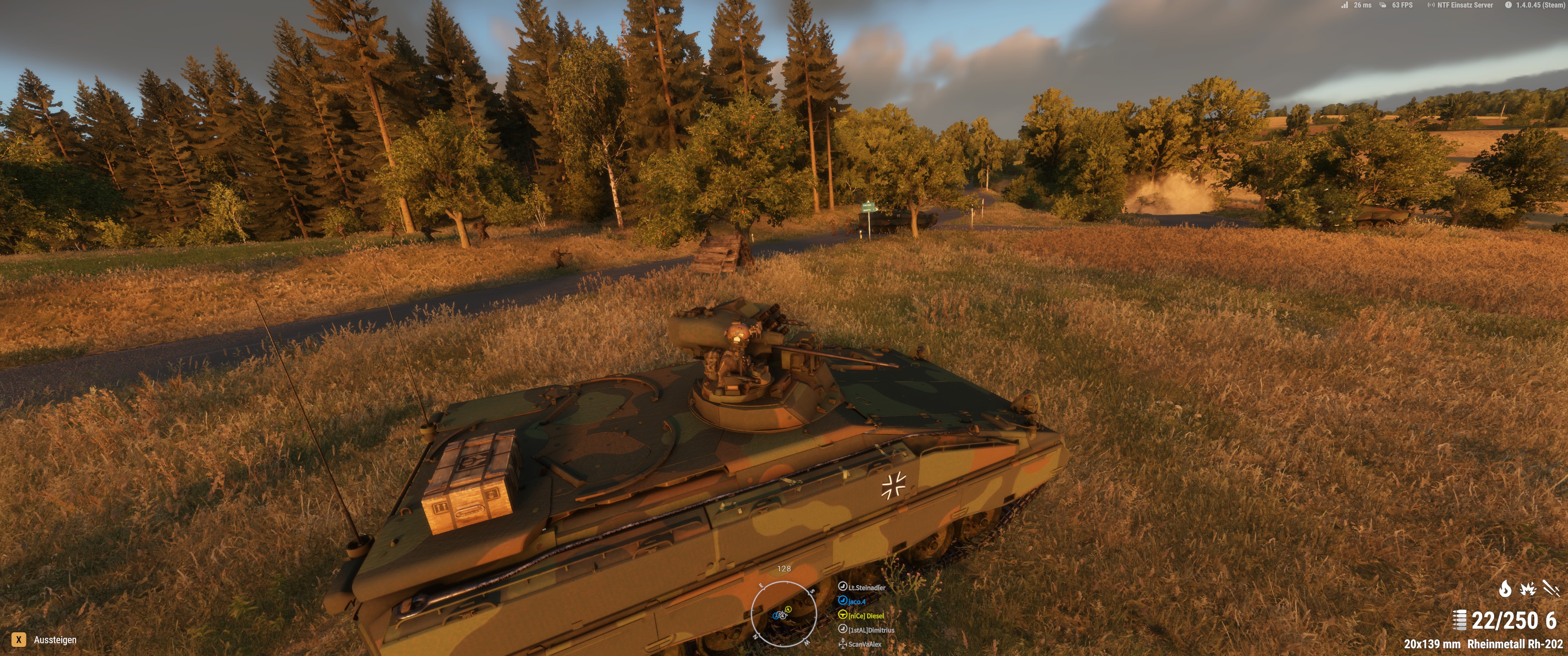This screenshot has height=656, width=1568.
Task: Select [1stAL]Dimitrius in the crew list
Action: click(871, 630)
